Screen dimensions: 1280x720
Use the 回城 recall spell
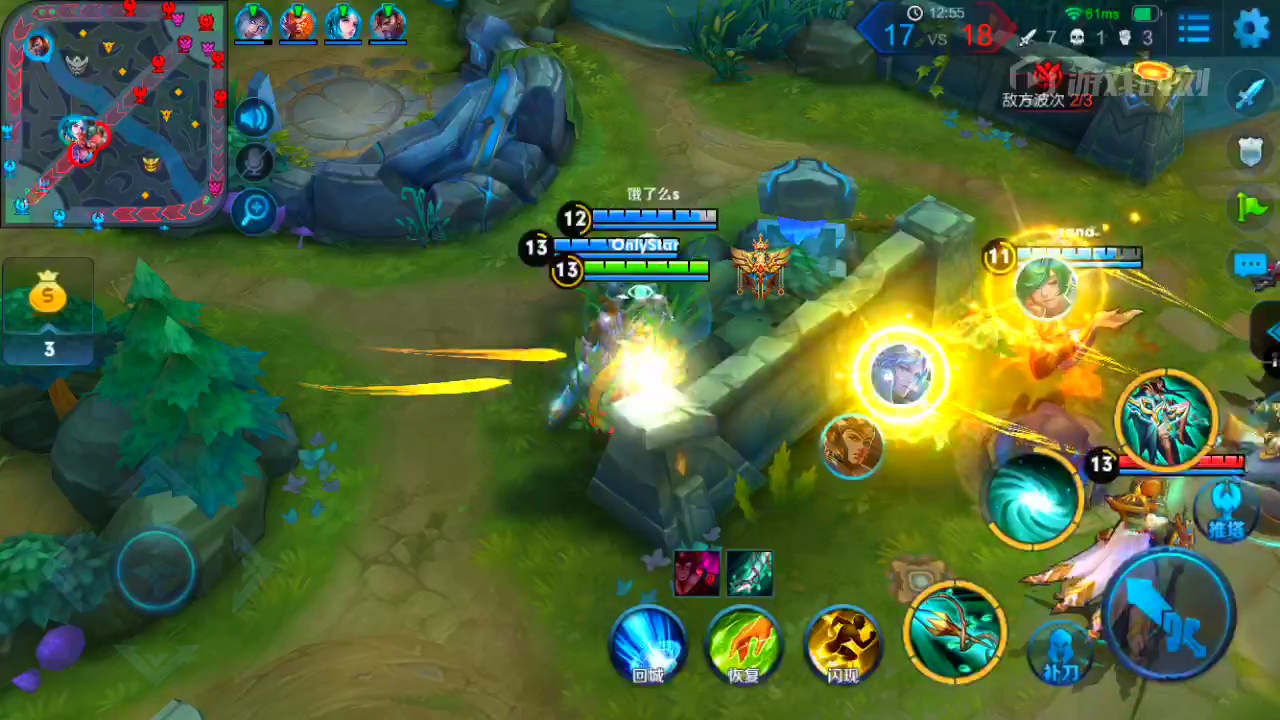(x=648, y=644)
